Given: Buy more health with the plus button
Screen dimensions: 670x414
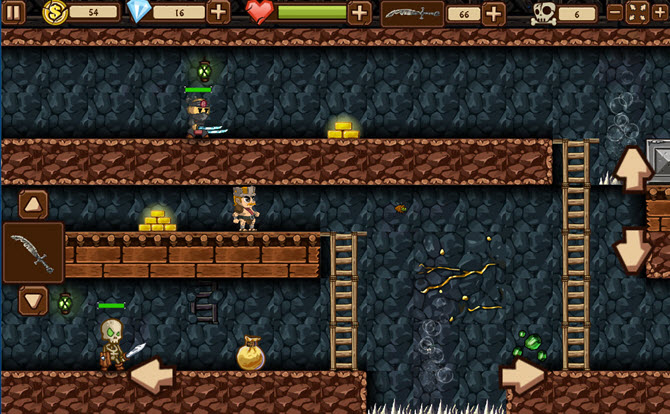Looking at the screenshot, I should [359, 13].
